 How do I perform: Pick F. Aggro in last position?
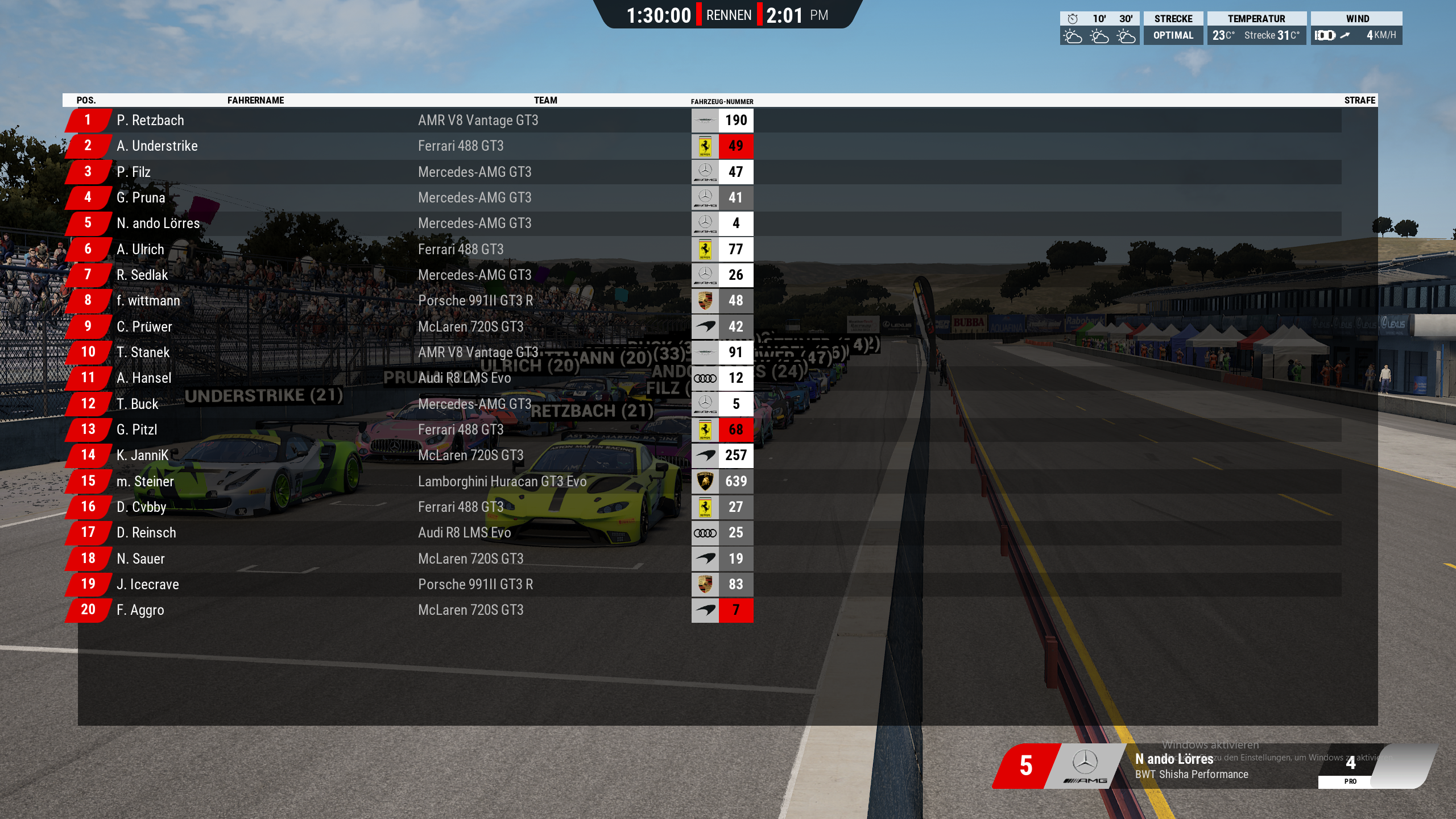(x=140, y=610)
